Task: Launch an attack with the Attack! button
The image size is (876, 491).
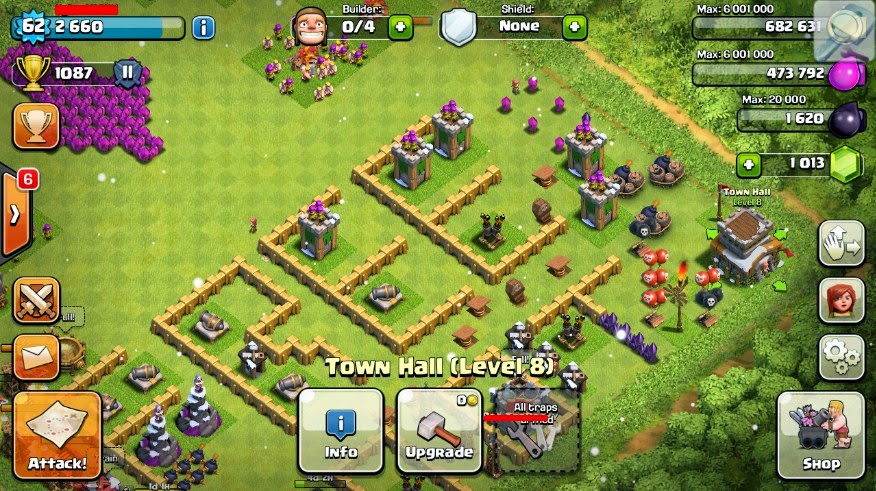Action: click(57, 435)
